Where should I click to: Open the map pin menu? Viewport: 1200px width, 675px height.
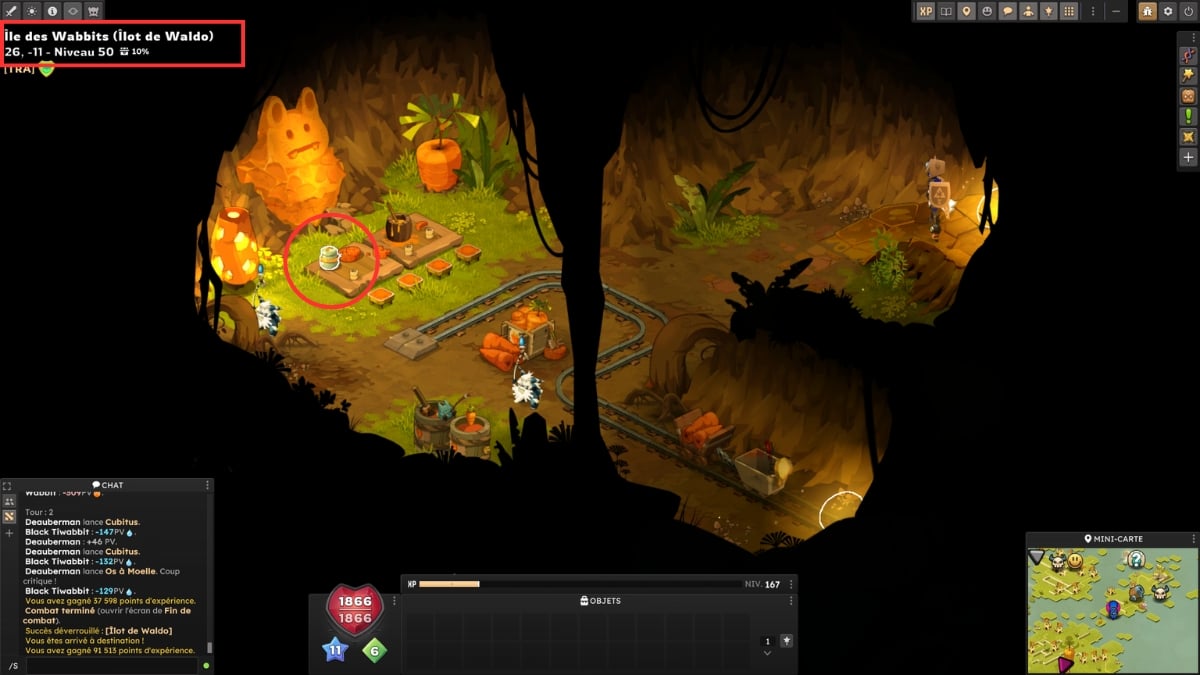(966, 11)
